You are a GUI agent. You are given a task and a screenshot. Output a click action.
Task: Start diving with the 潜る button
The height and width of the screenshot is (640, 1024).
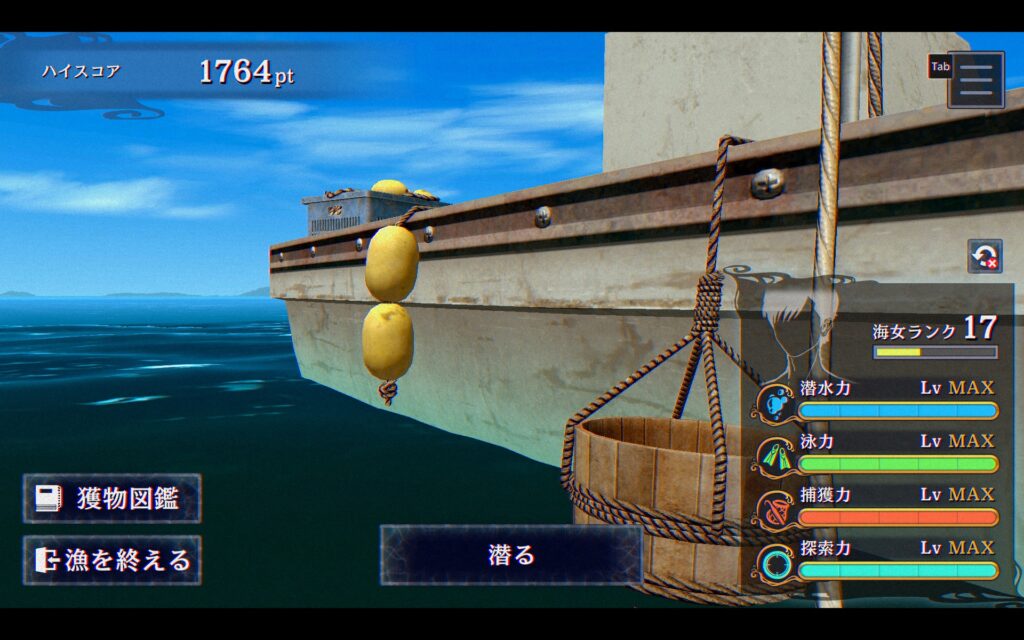point(511,555)
